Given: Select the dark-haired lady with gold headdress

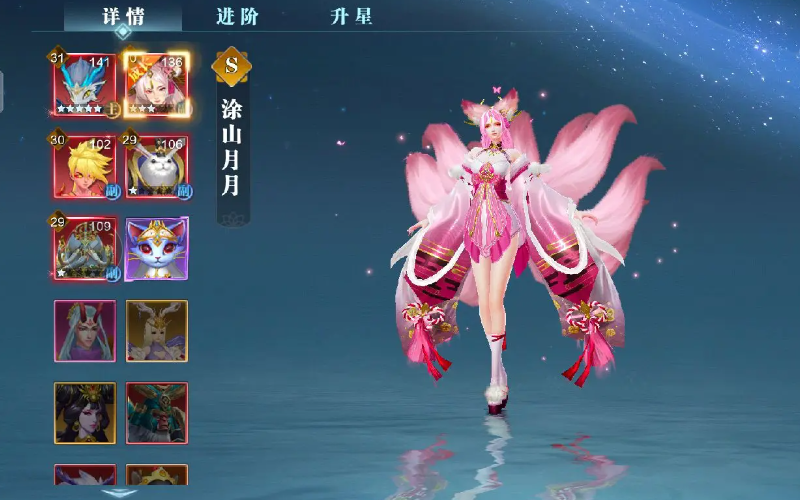Looking at the screenshot, I should 84,412.
